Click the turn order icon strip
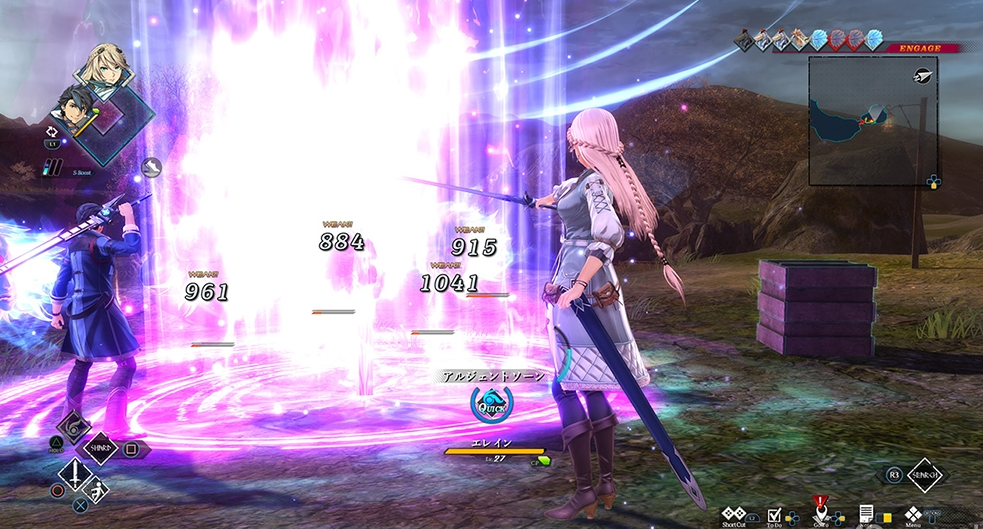983x529 pixels. (808, 40)
